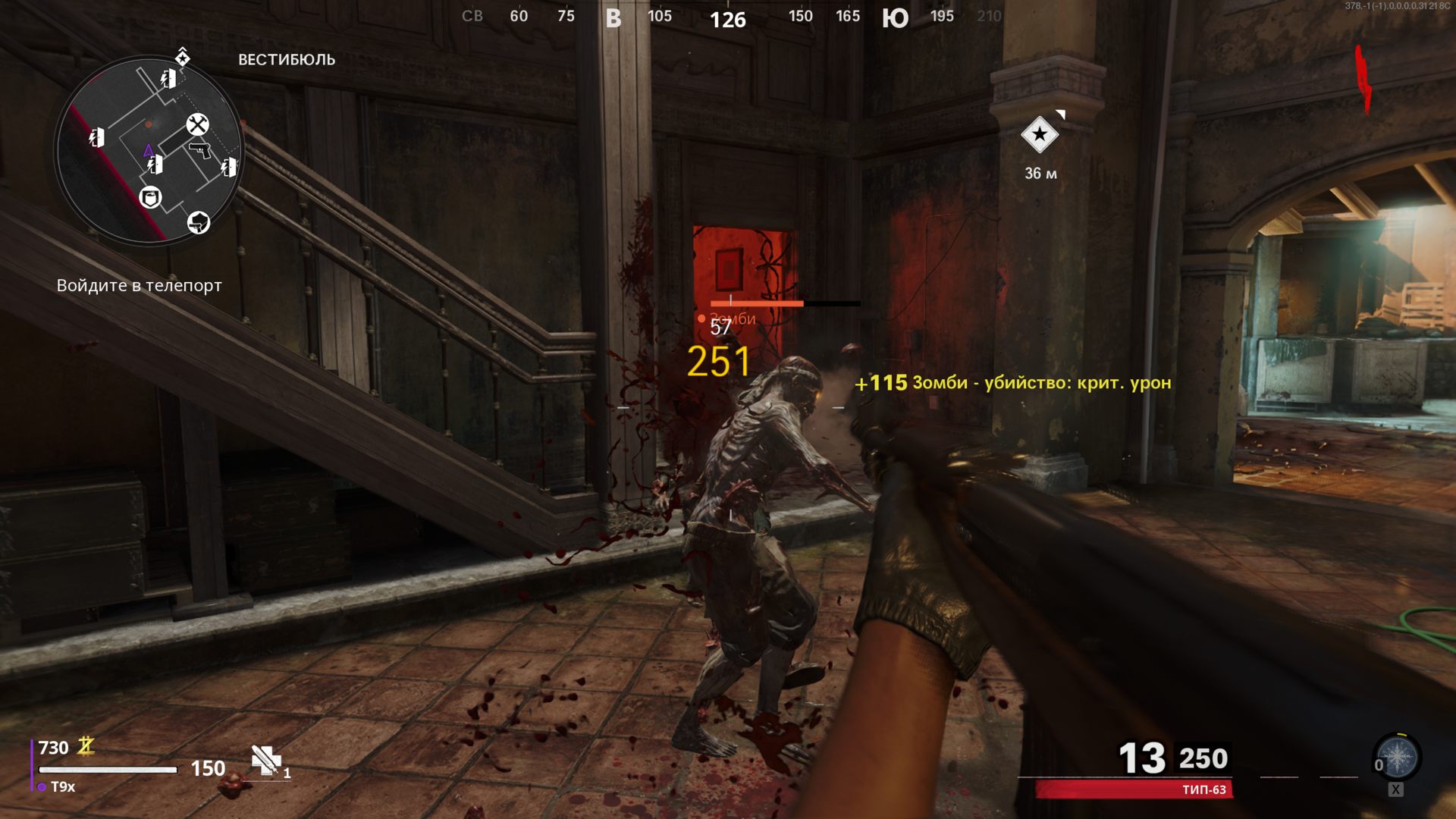Select the shield-with-pistol marker on minimap

199,222
